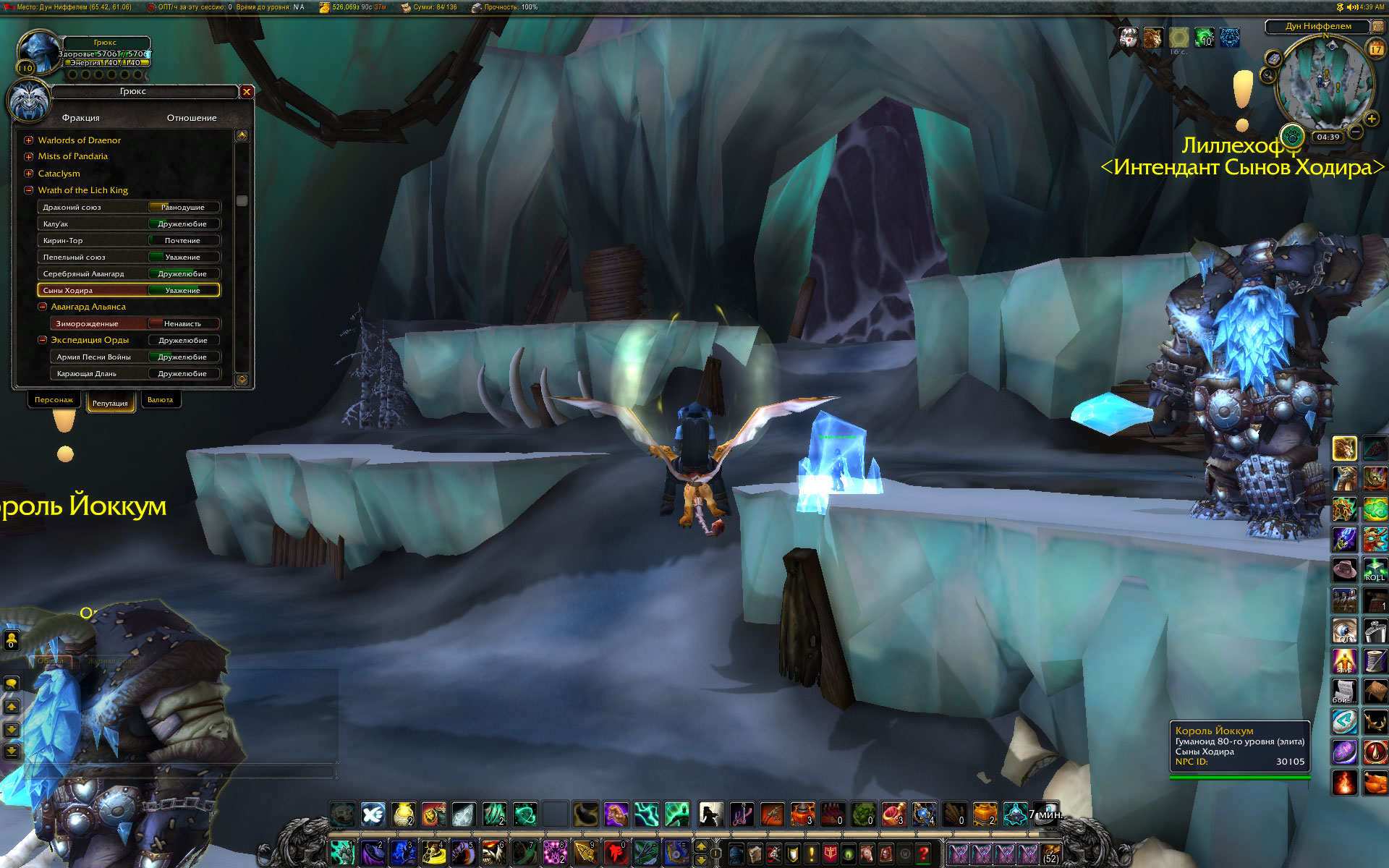Activate the green lightning ability on the action bar
The height and width of the screenshot is (868, 1389).
point(646,814)
